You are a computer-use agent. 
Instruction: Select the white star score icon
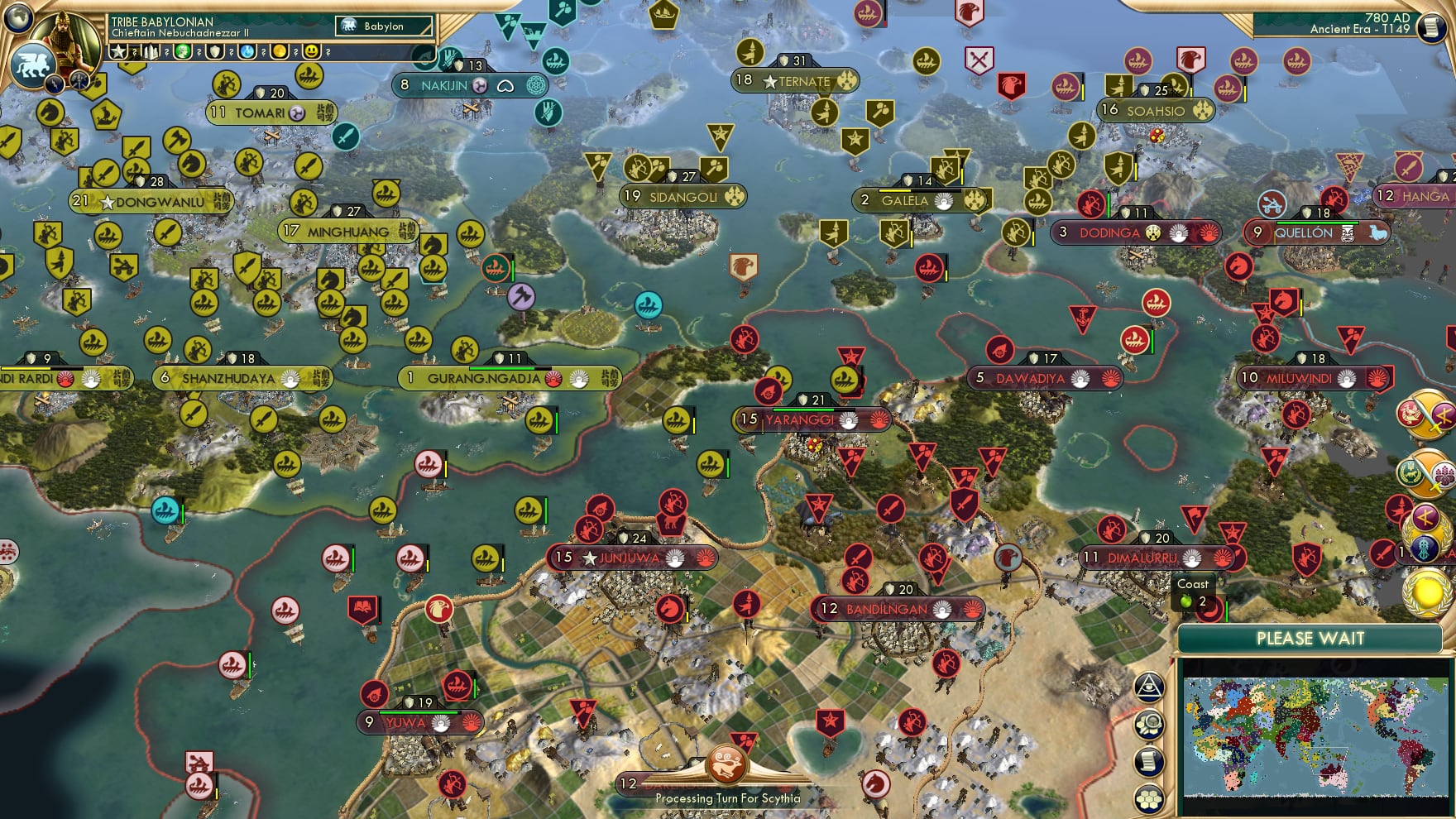coord(118,52)
